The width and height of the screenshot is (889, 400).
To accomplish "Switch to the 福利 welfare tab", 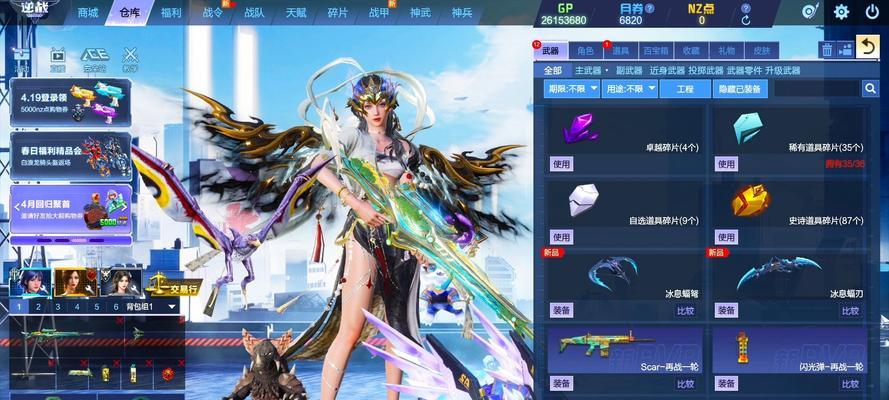I will (x=171, y=13).
